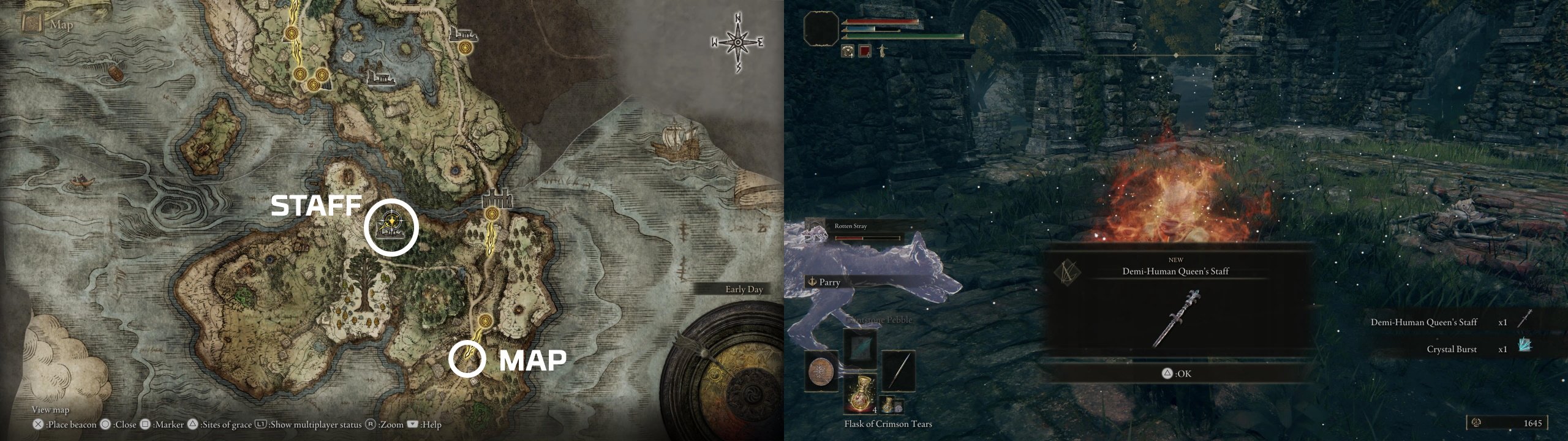Select the ruins marker inside the STAFF circle
This screenshot has width=1568, height=441.
point(391,229)
